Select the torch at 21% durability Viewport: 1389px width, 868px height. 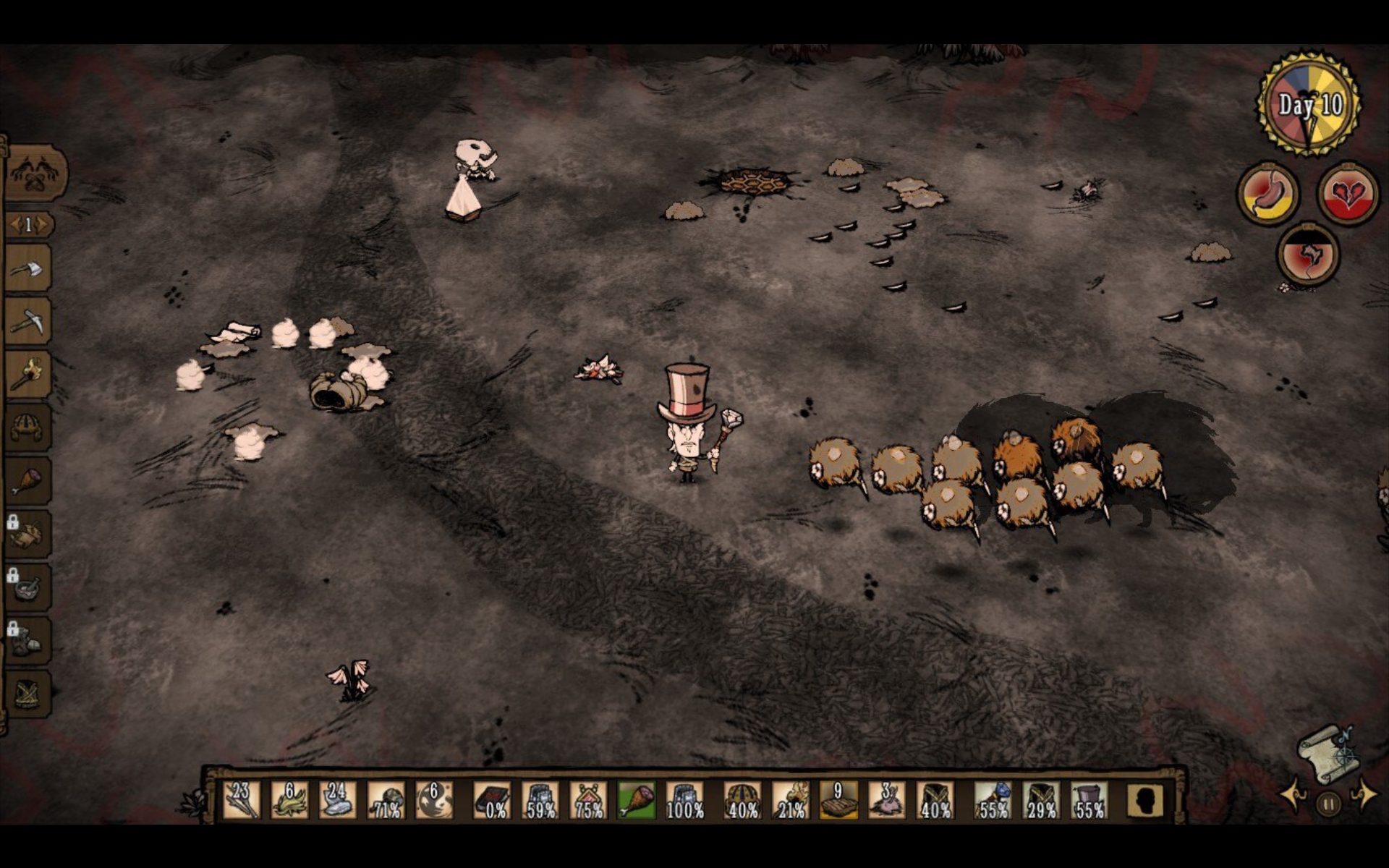791,800
